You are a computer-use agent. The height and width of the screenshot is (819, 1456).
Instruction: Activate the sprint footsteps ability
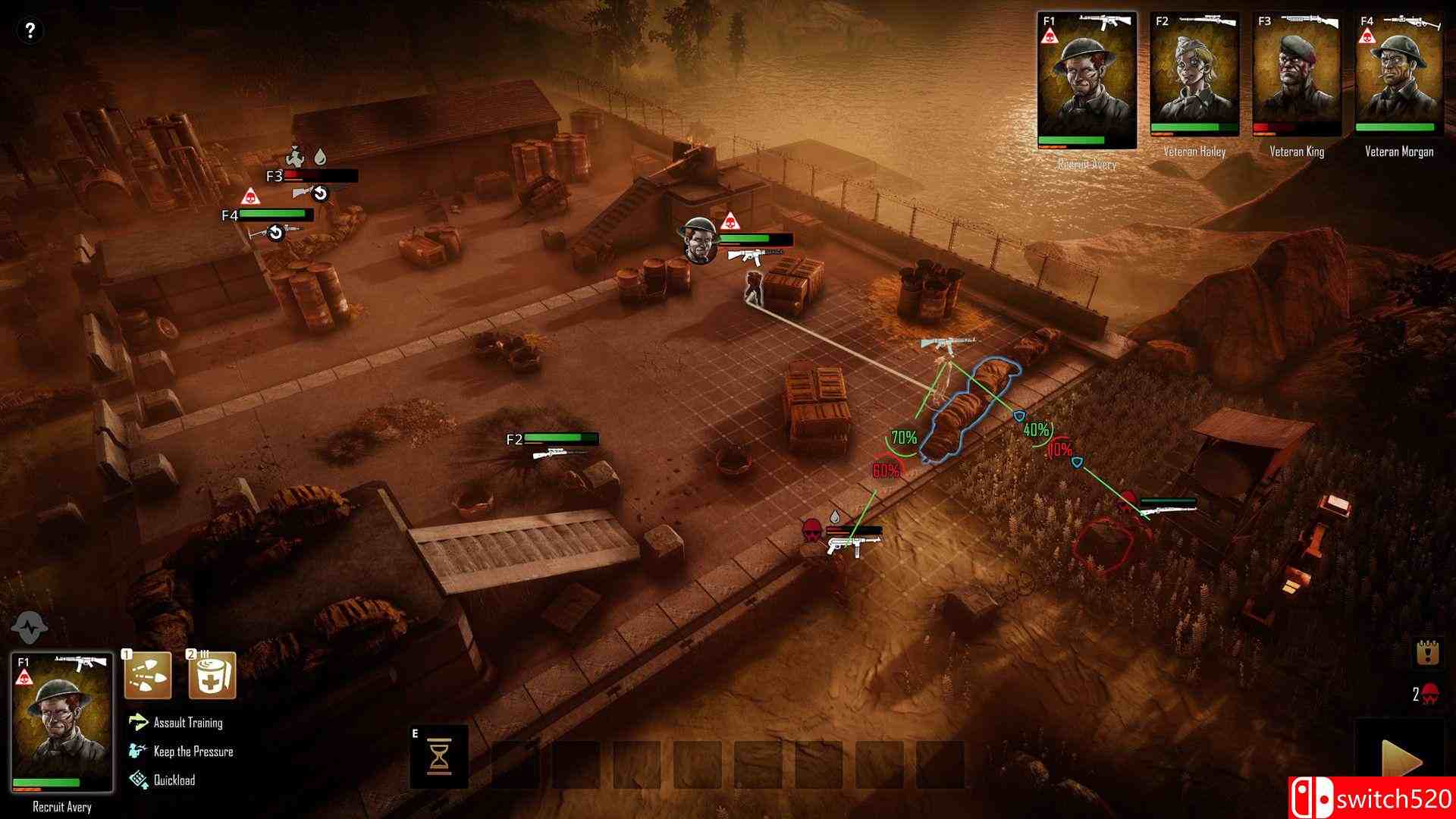[148, 676]
